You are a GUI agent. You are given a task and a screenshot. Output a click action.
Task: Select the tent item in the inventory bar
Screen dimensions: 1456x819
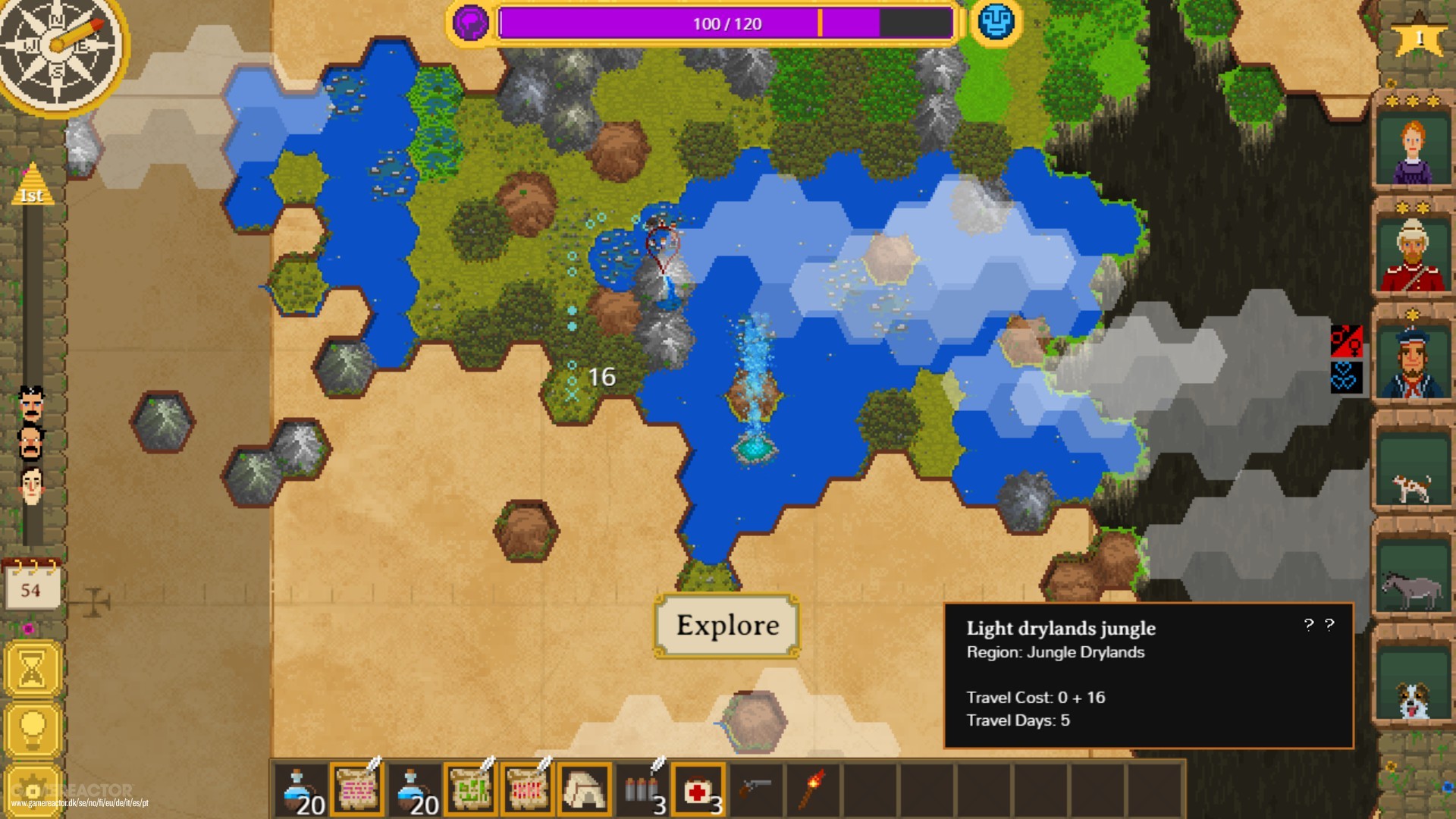(x=583, y=789)
